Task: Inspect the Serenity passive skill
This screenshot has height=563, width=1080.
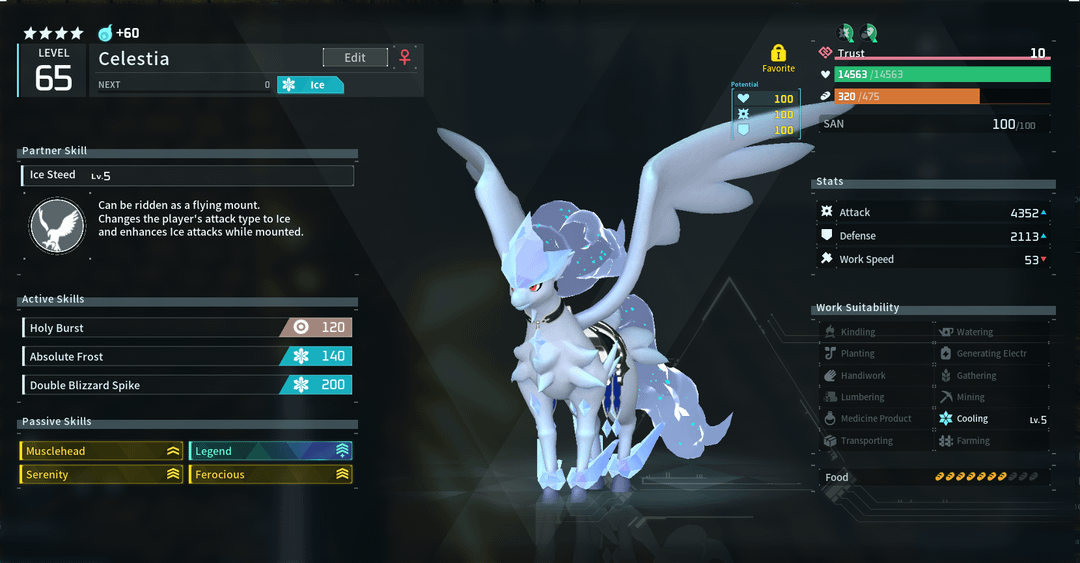Action: point(102,475)
